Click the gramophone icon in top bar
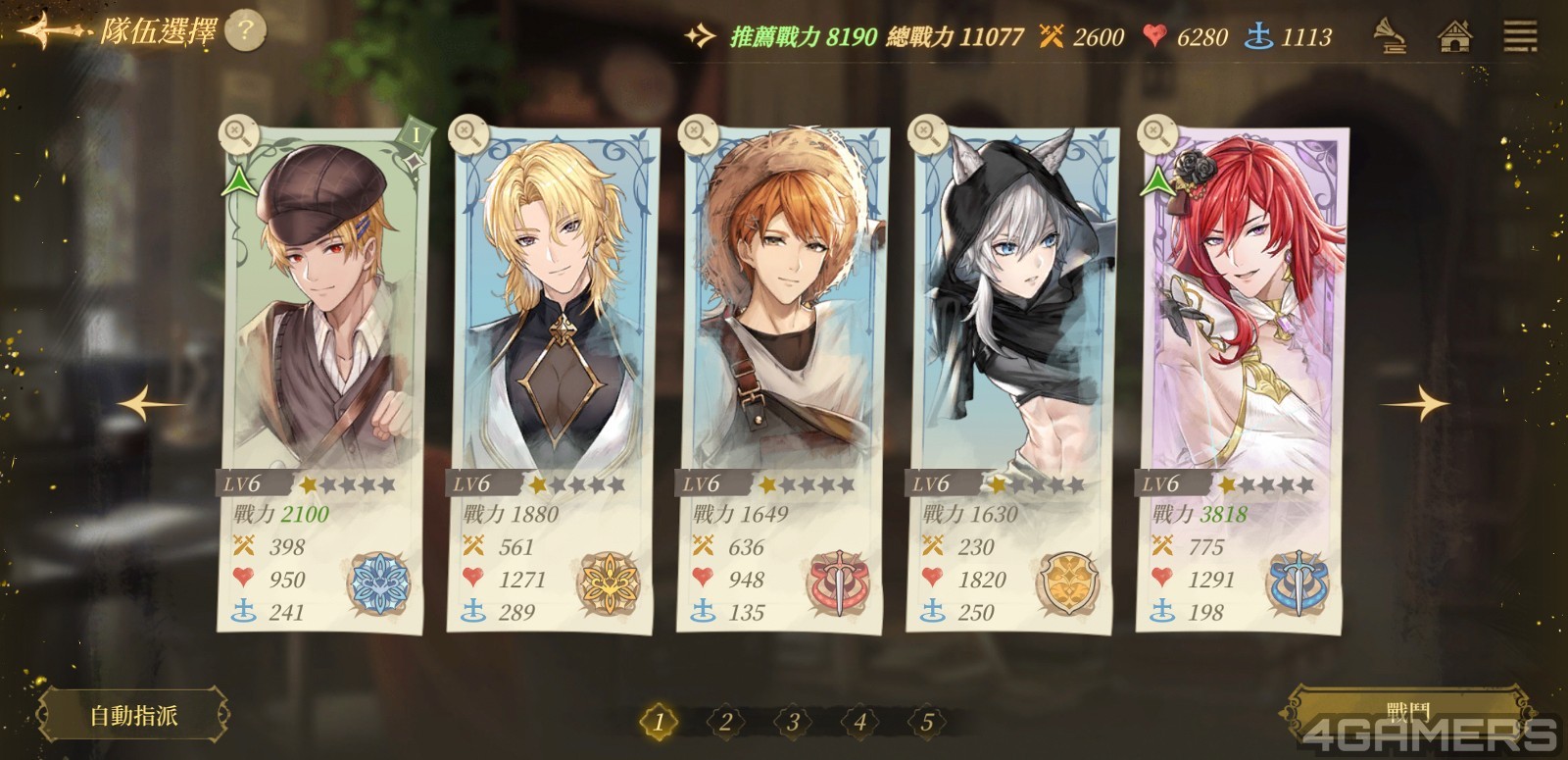Viewport: 1568px width, 760px height. tap(1389, 37)
